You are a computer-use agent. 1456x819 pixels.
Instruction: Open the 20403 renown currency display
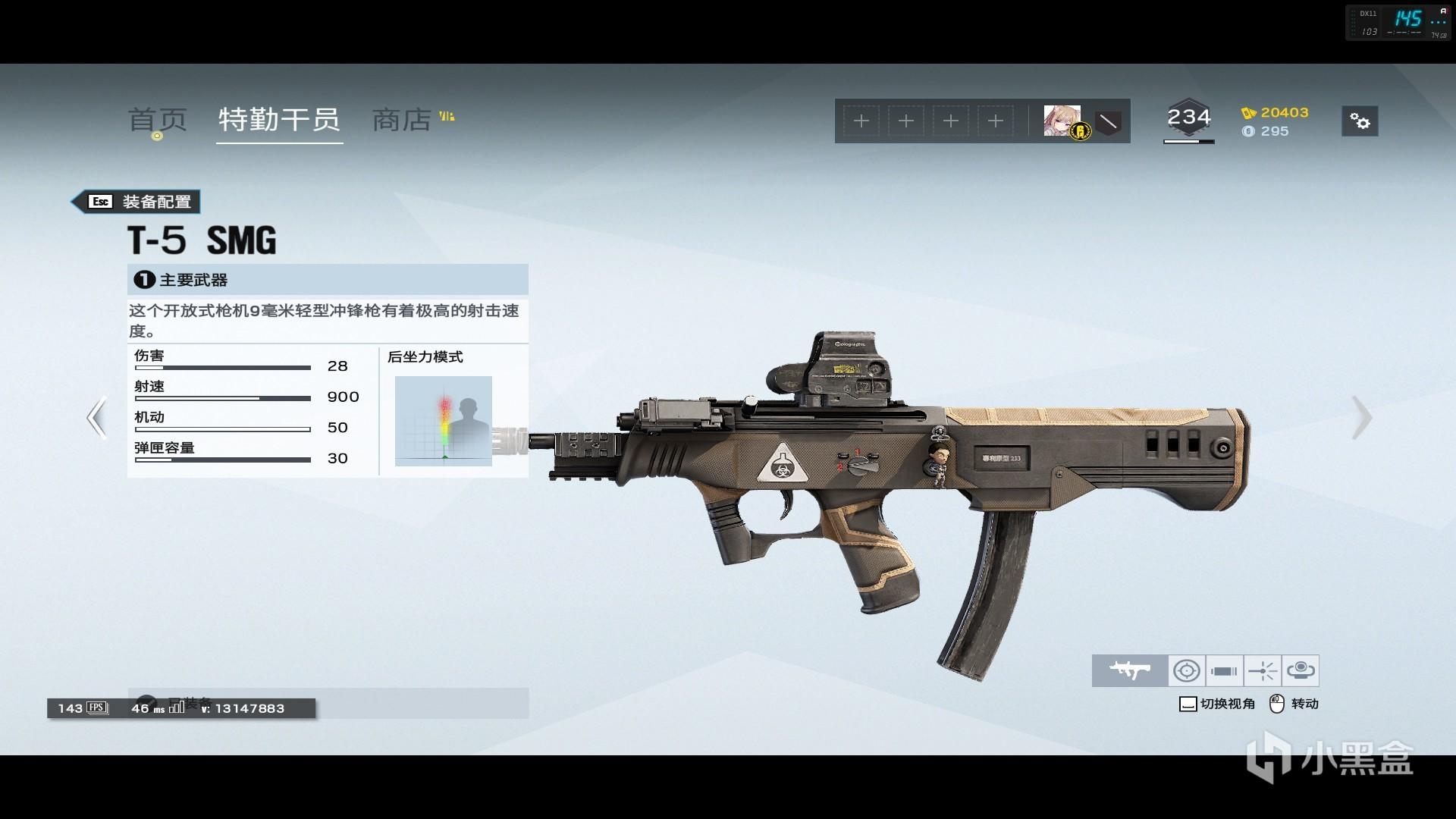point(1275,113)
